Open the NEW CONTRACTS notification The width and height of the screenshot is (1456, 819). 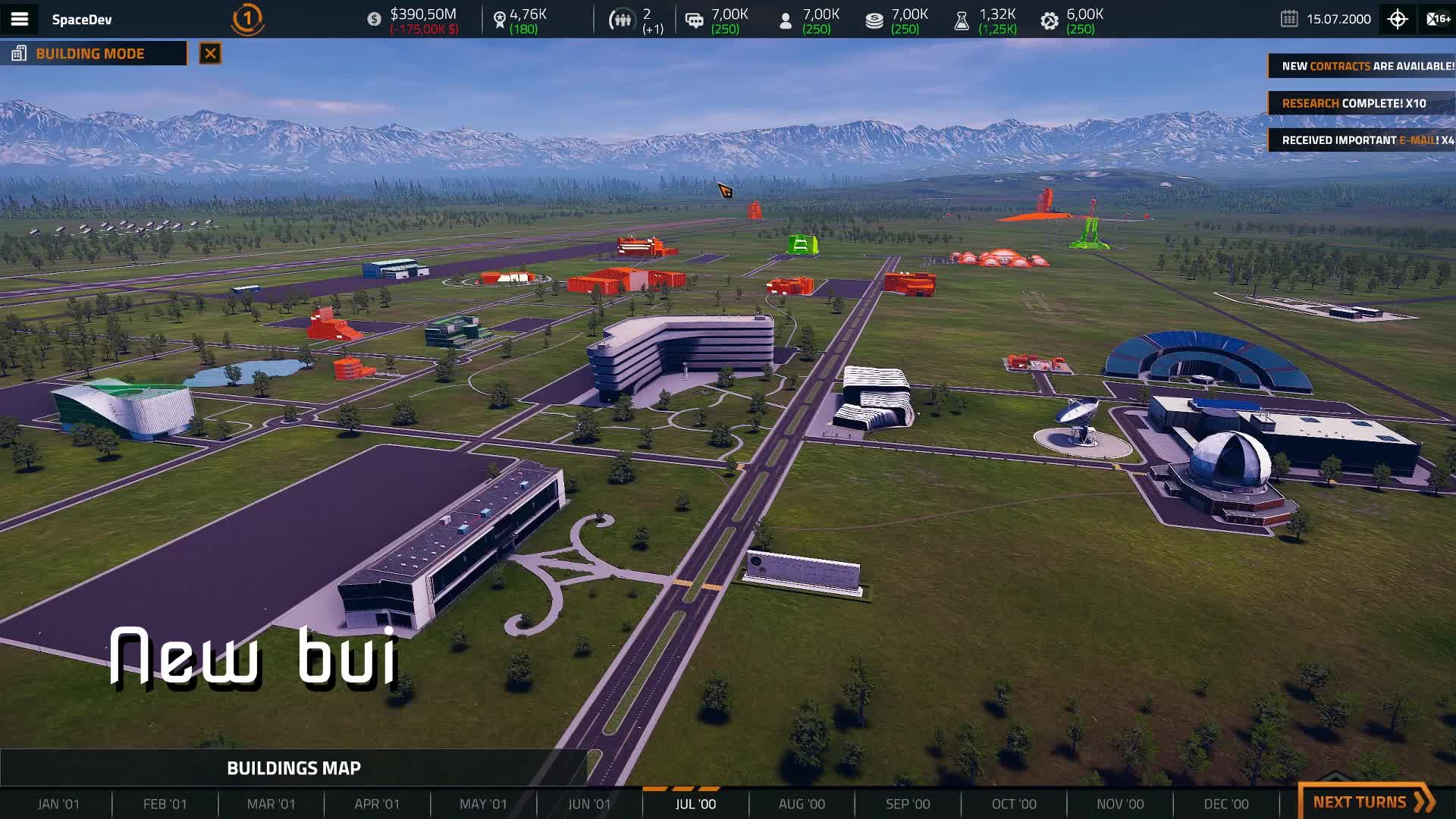coord(1363,65)
